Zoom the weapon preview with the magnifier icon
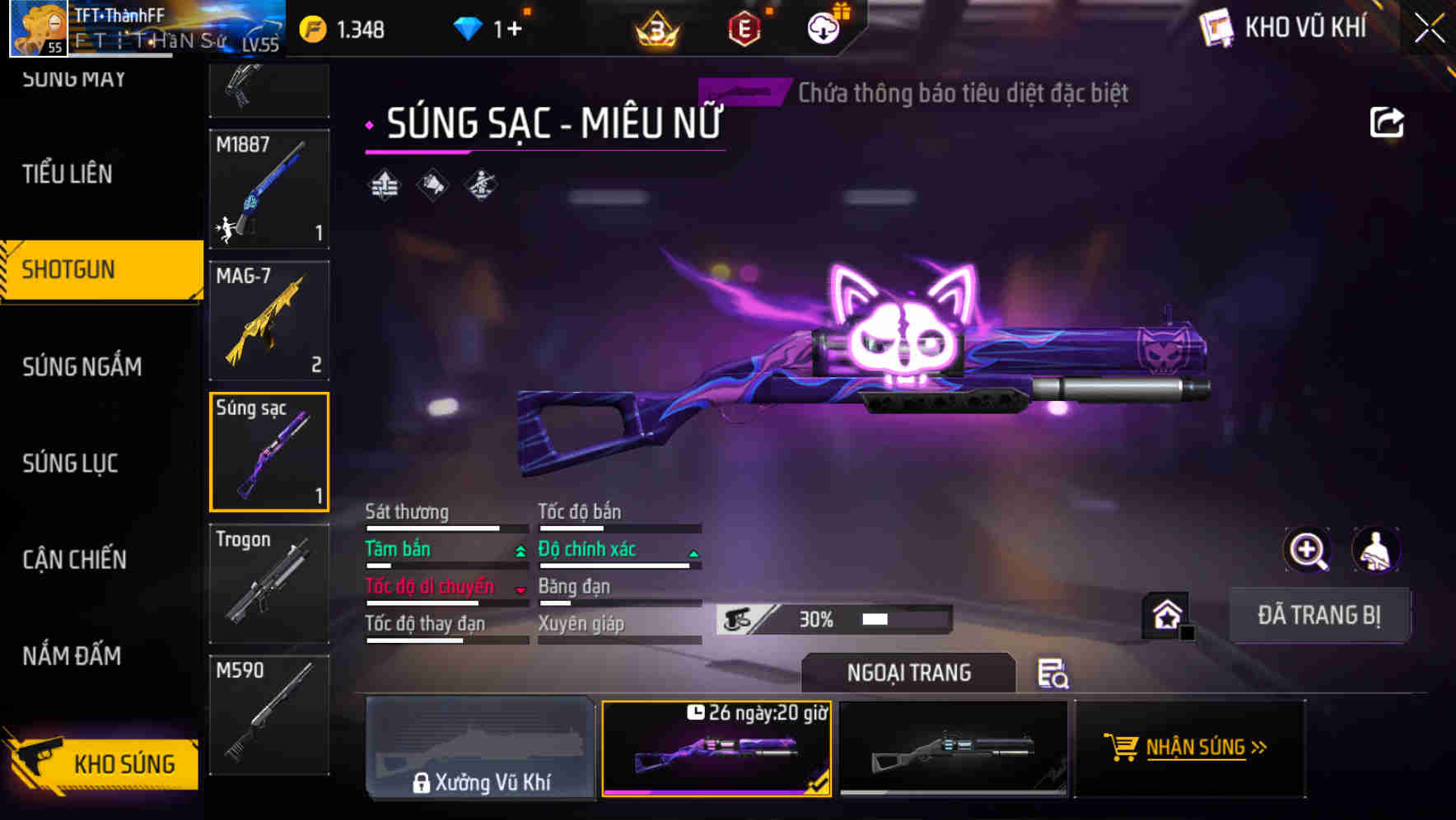 pos(1308,550)
